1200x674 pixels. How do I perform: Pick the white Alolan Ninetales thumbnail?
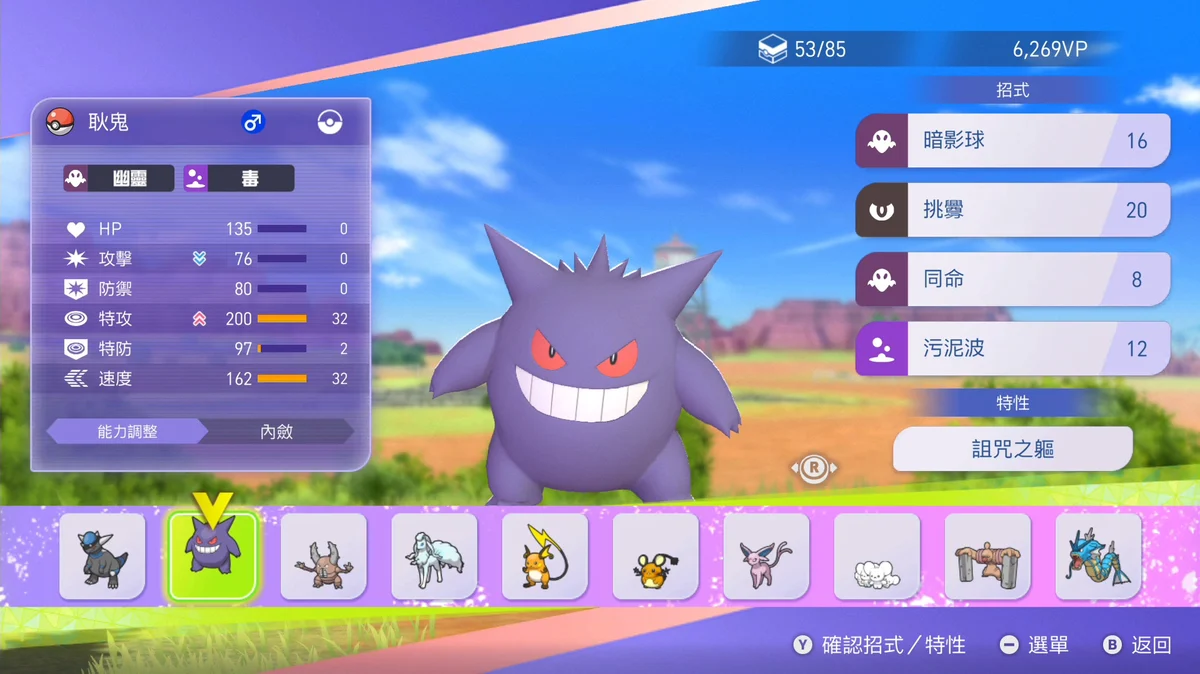[434, 557]
